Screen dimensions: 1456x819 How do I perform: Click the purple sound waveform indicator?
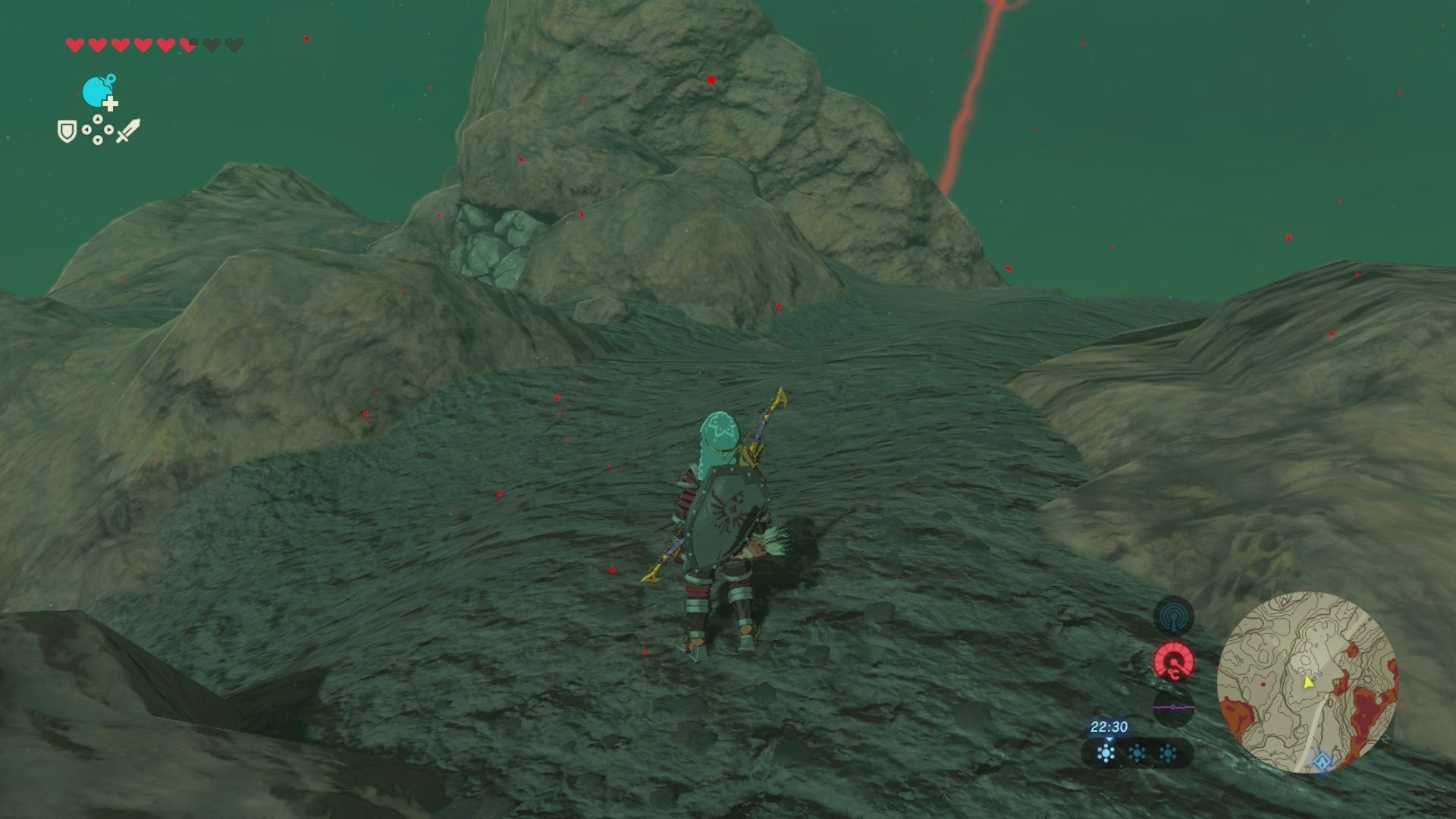tap(1173, 708)
